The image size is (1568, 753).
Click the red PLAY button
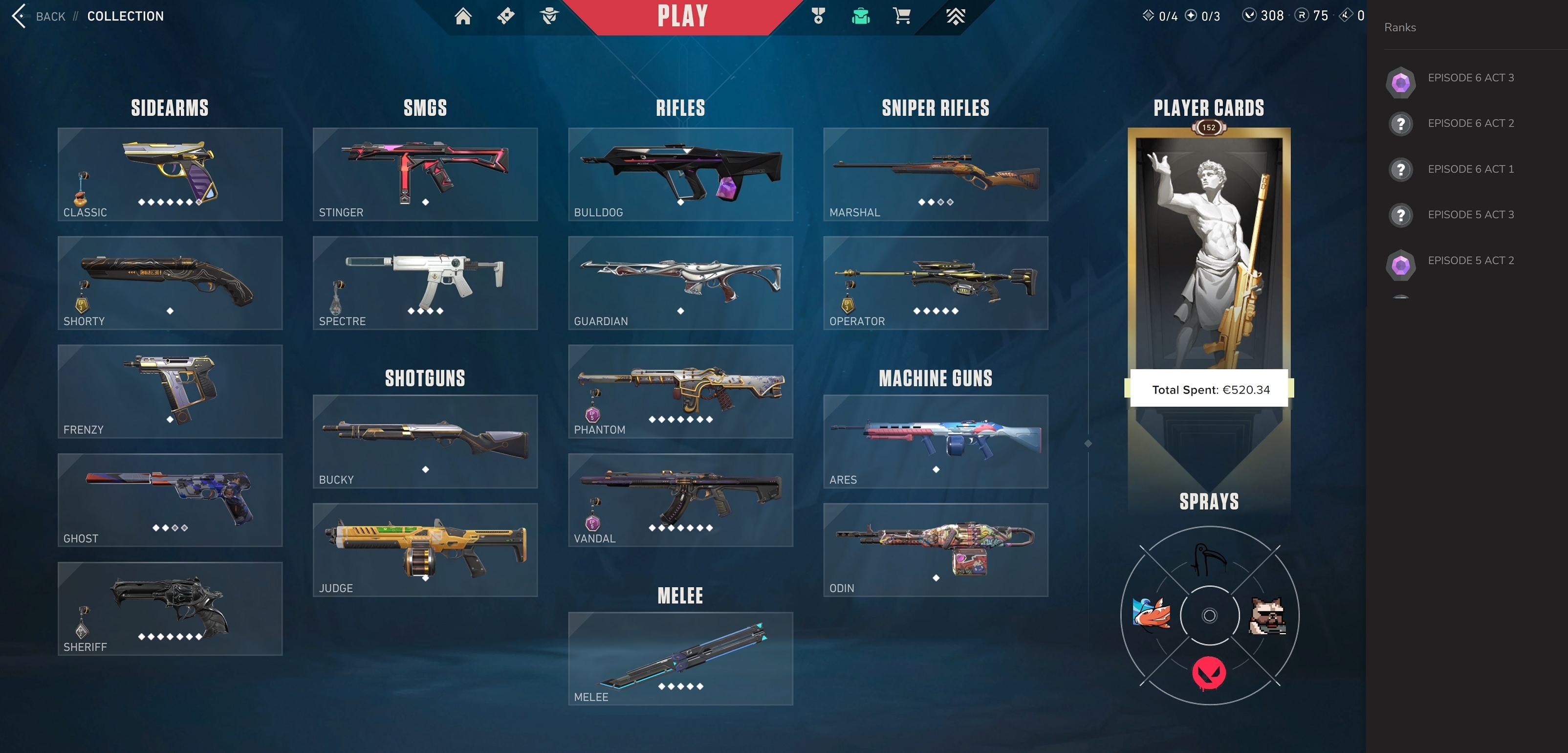pyautogui.click(x=682, y=17)
